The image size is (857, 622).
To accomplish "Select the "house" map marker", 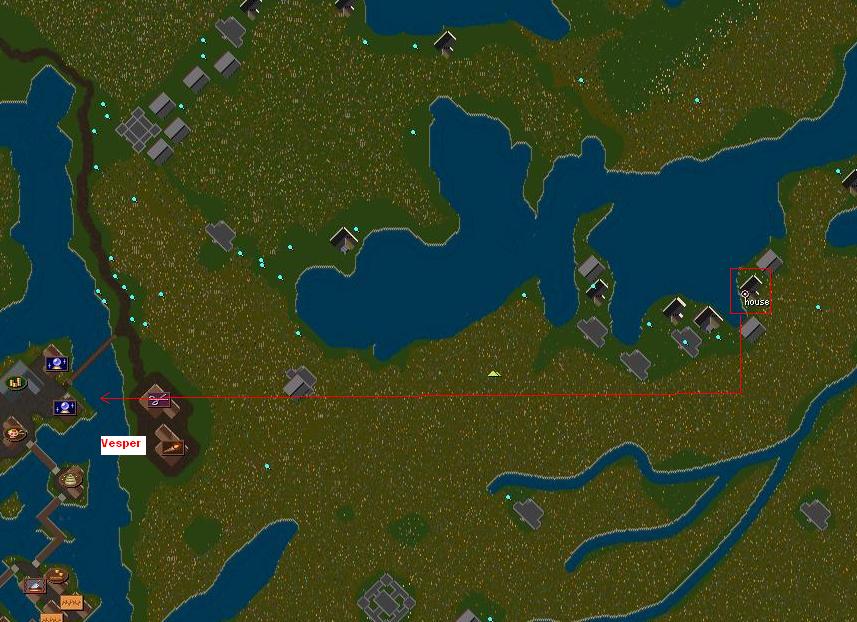I will [745, 294].
